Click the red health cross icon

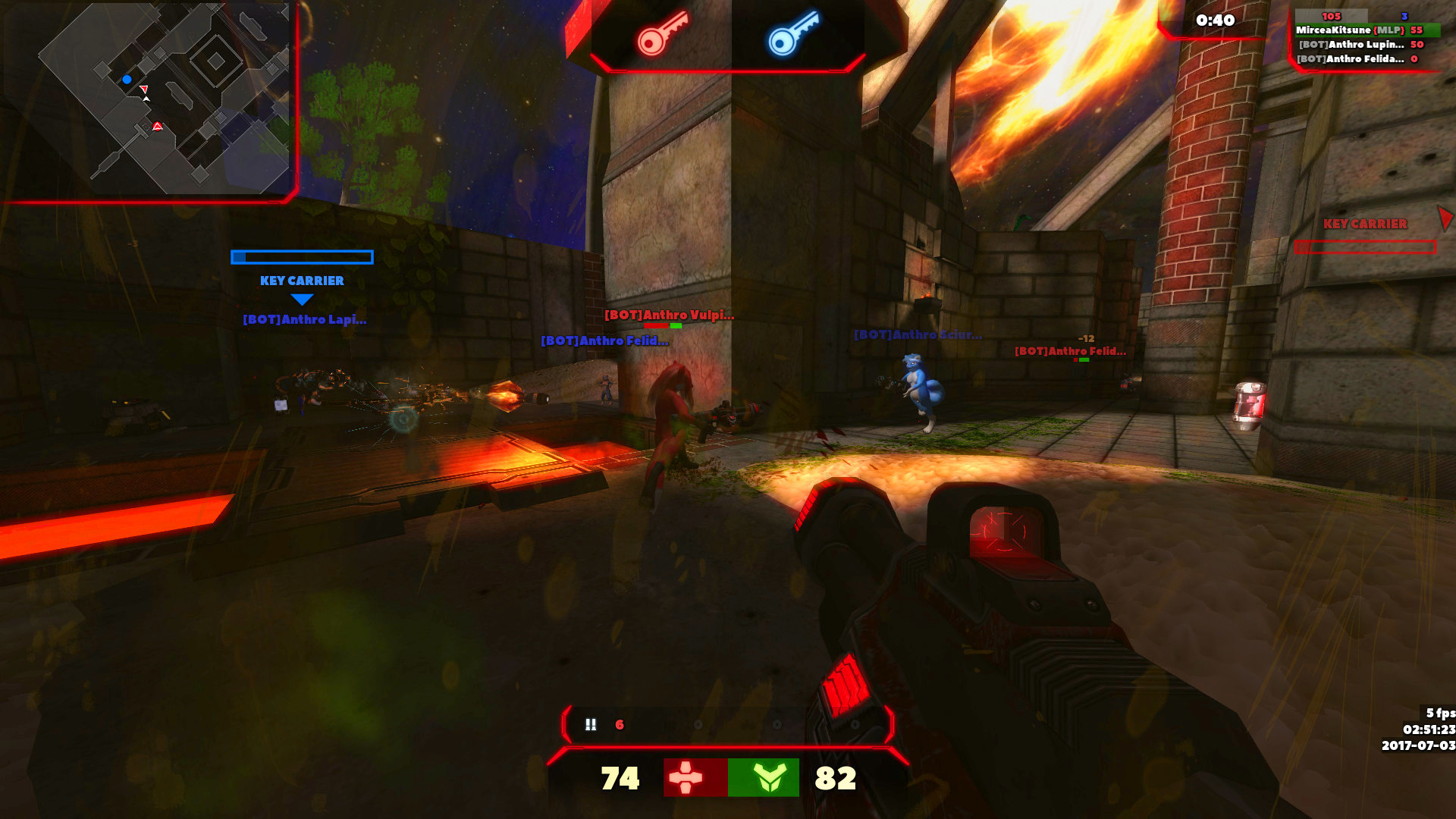686,777
